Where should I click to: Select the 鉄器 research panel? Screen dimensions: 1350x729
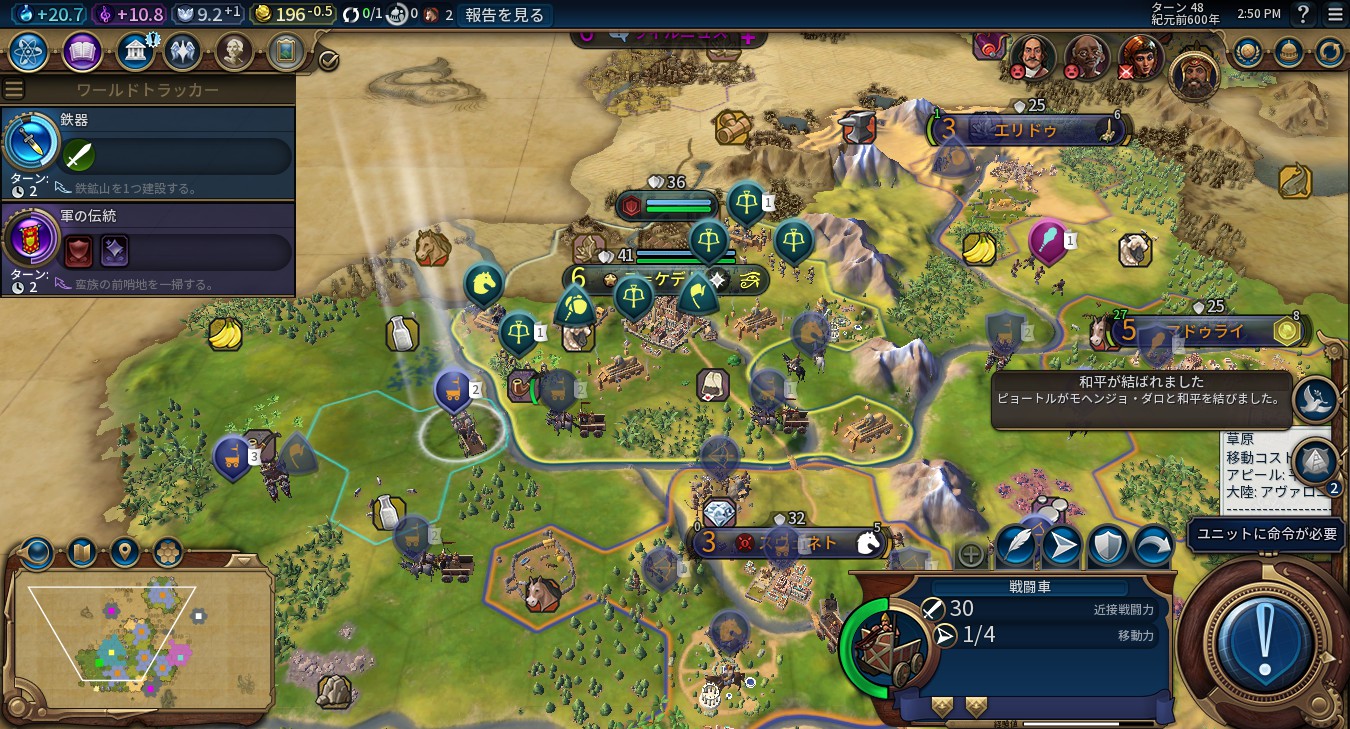coord(148,153)
